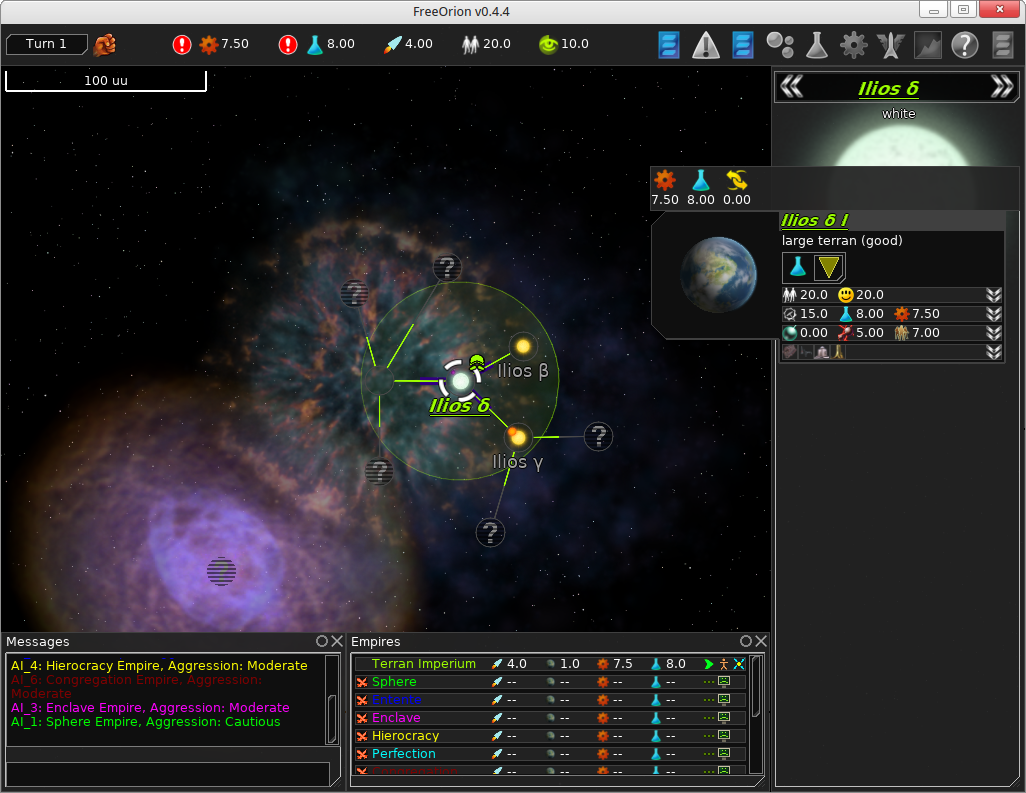1026x793 pixels.
Task: Open the Pedia question mark help
Action: [x=964, y=45]
